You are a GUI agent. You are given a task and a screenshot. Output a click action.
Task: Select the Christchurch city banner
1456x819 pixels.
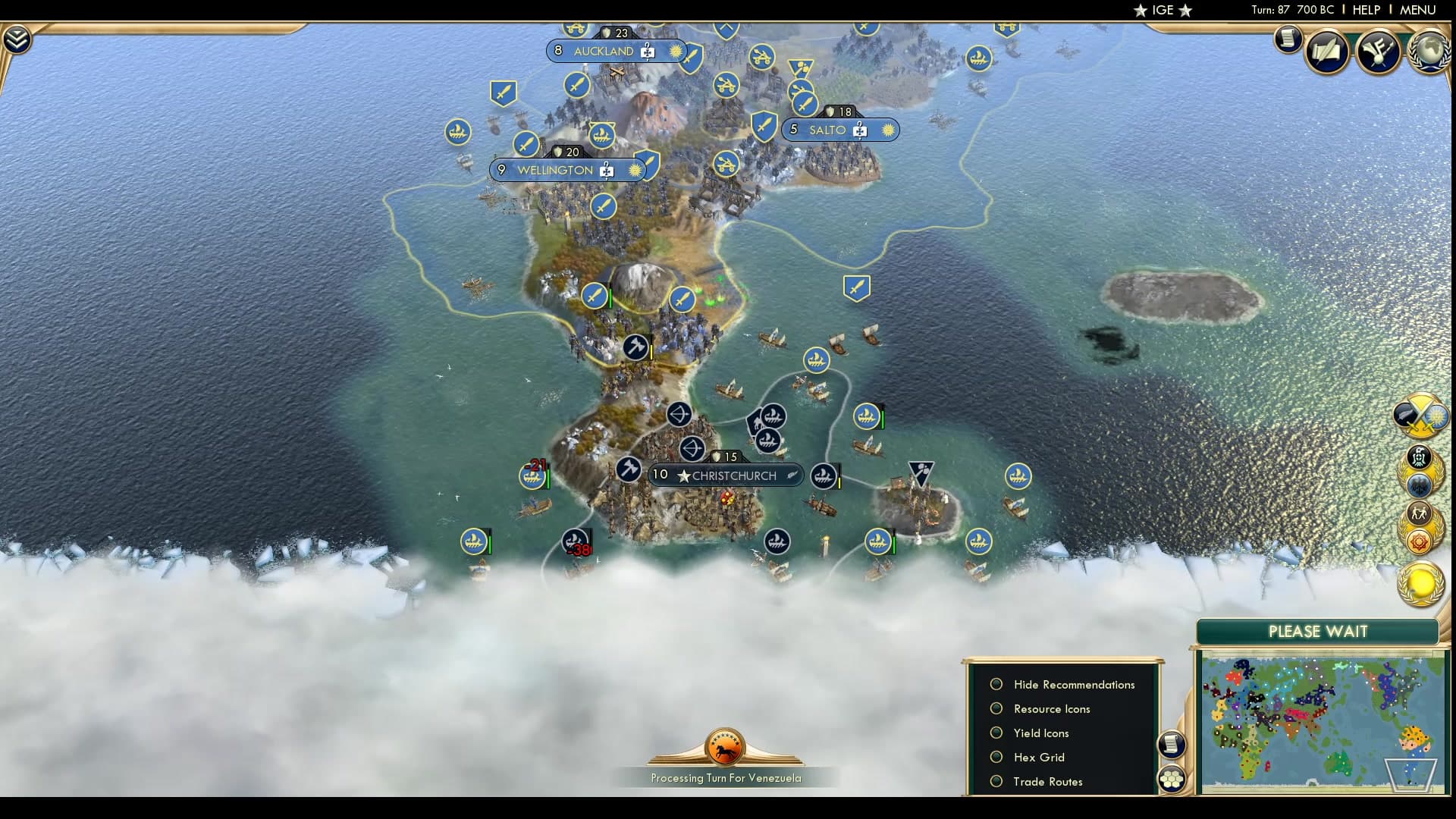pos(726,475)
